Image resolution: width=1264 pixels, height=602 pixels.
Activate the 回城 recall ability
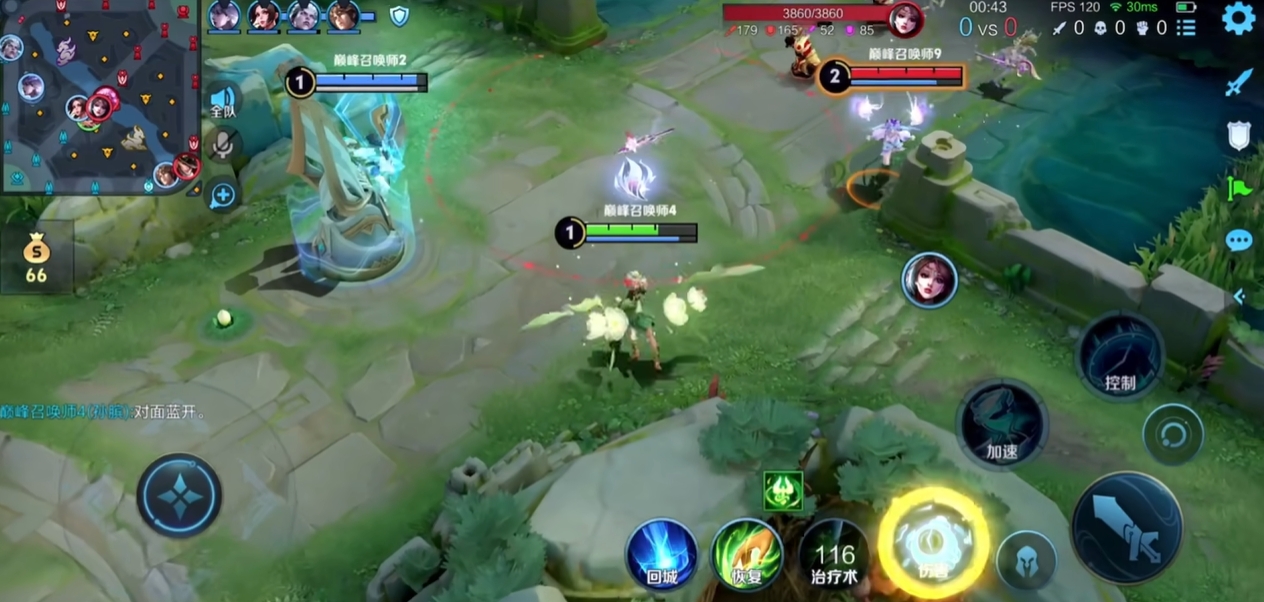(661, 552)
